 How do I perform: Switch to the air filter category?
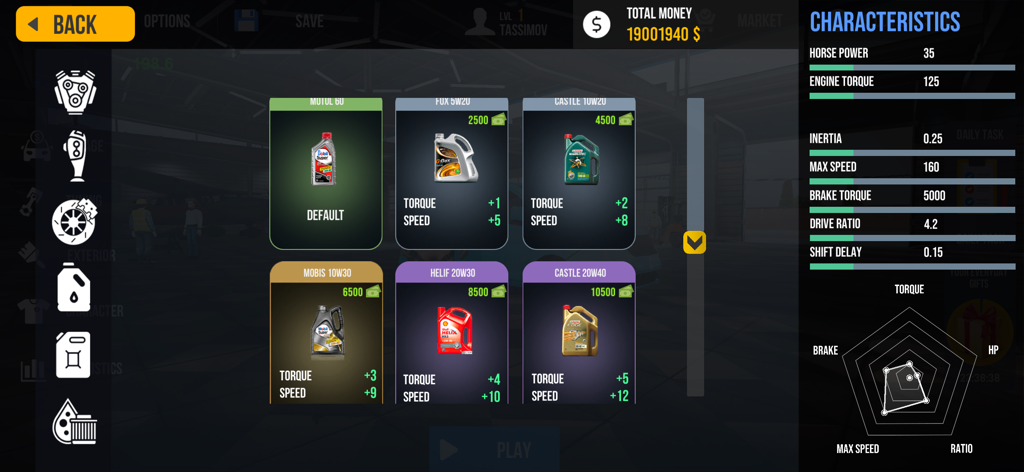(75, 421)
